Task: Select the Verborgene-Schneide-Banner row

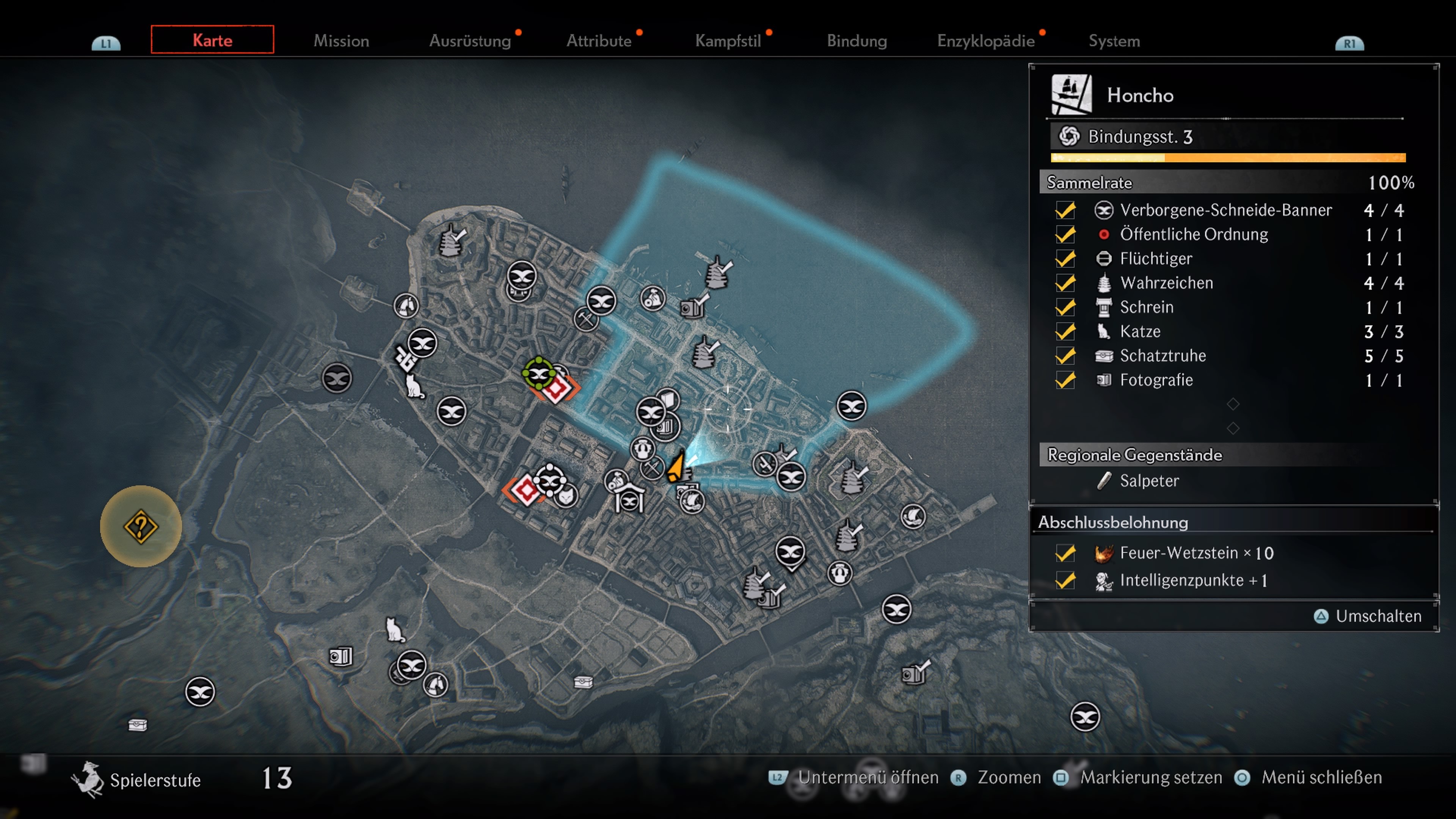Action: (1225, 210)
